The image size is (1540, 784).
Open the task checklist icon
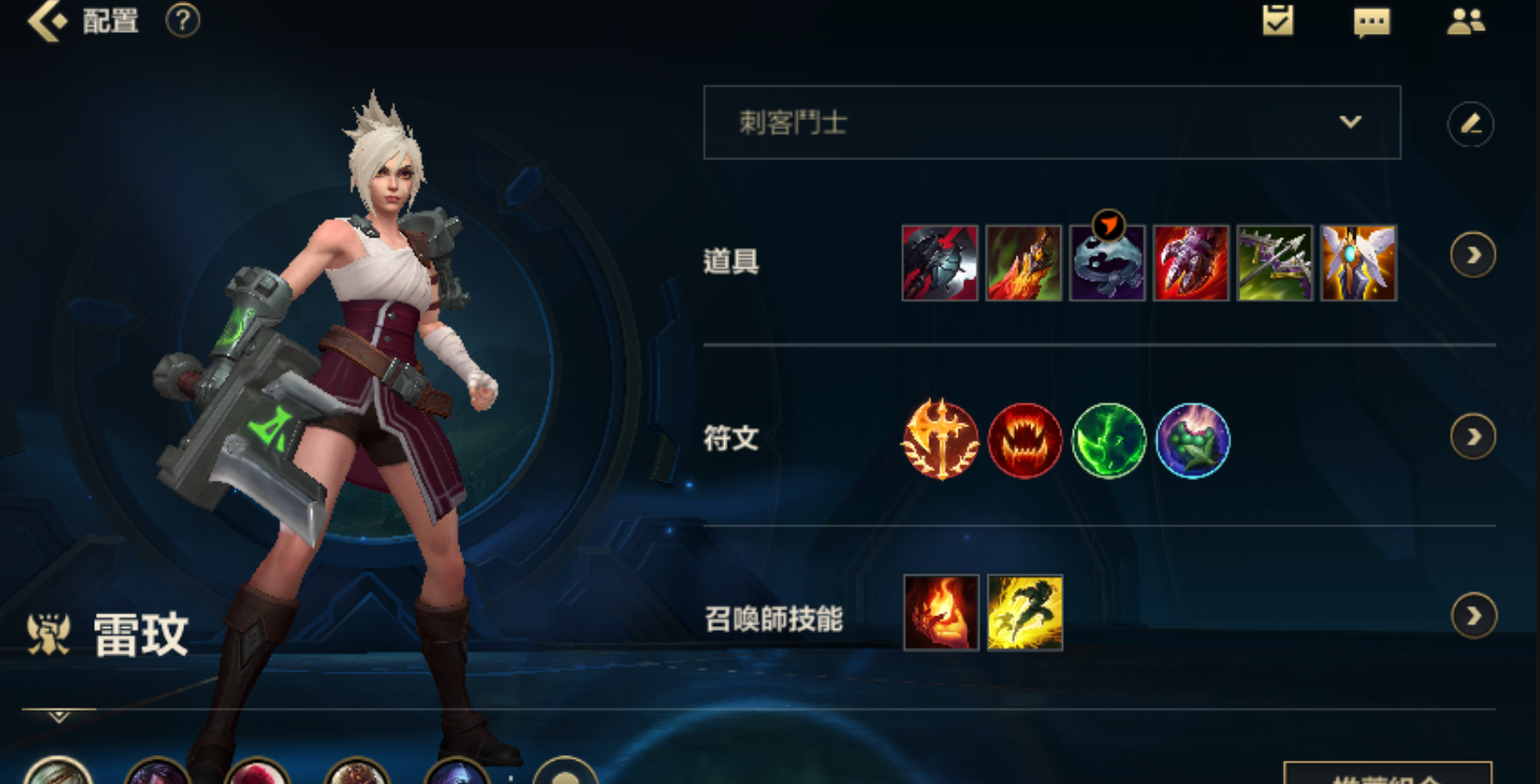[x=1277, y=21]
